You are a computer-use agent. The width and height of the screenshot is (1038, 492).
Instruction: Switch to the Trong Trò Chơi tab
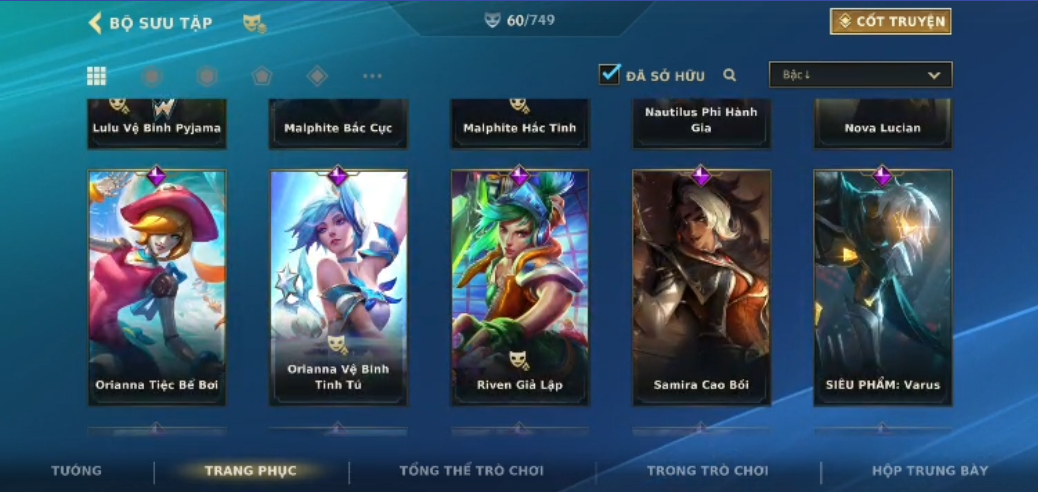708,470
